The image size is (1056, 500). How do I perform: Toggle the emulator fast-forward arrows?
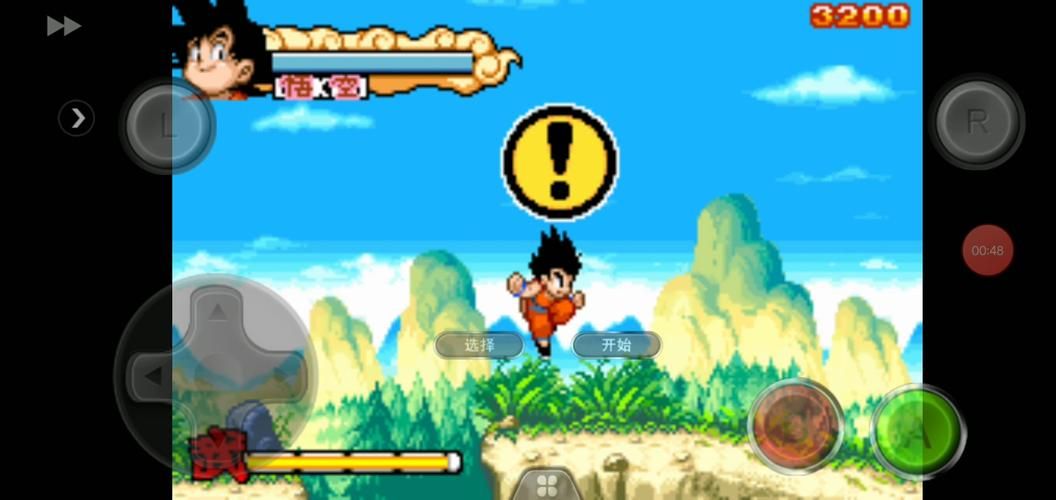coord(63,26)
